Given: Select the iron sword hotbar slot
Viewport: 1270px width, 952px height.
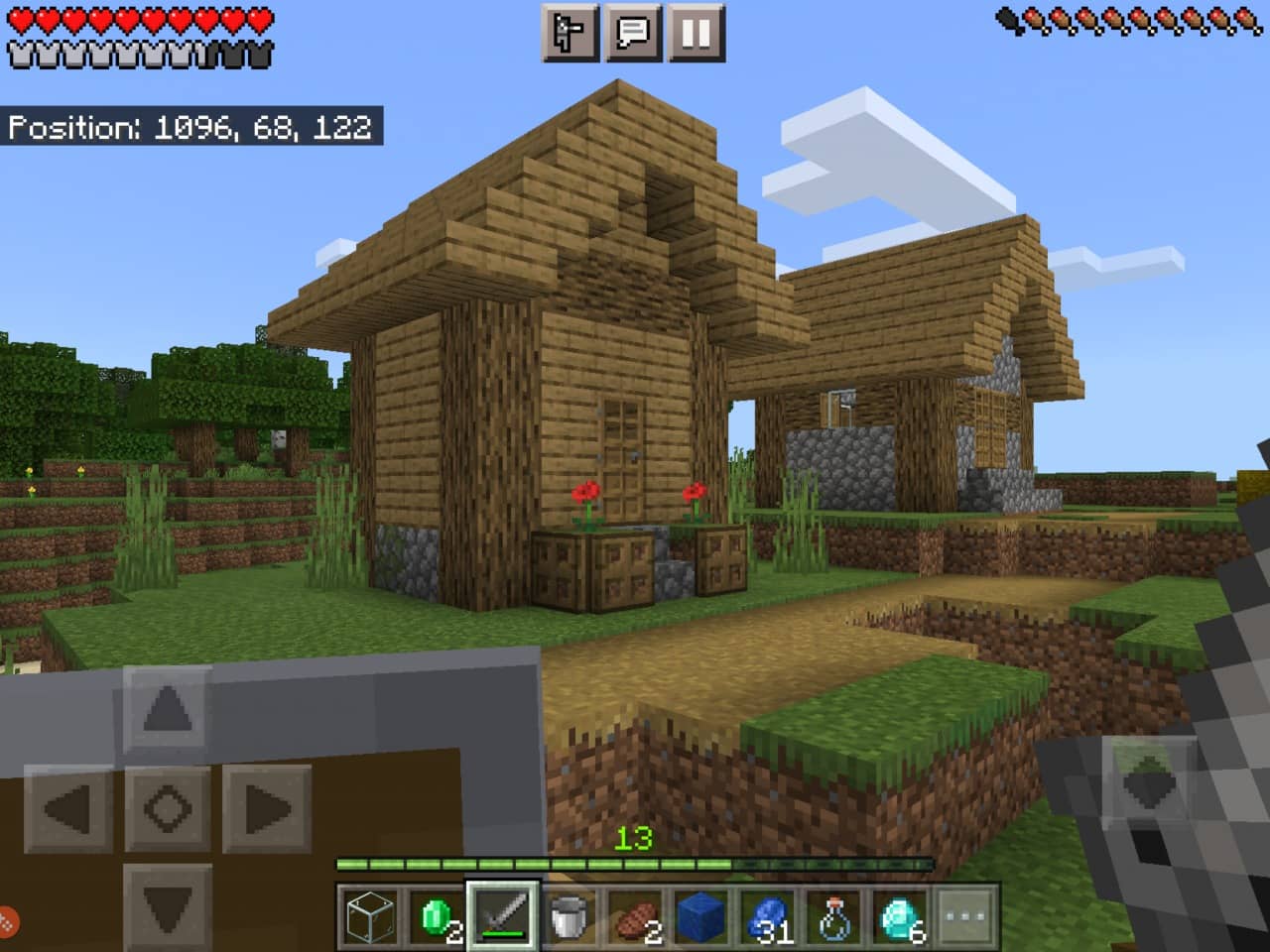Looking at the screenshot, I should point(503,915).
